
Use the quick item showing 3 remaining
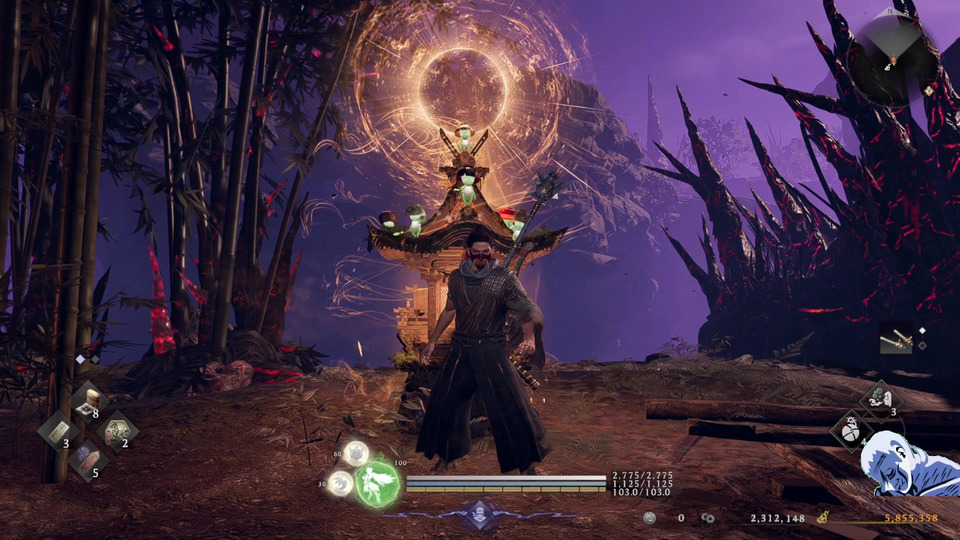tap(58, 431)
